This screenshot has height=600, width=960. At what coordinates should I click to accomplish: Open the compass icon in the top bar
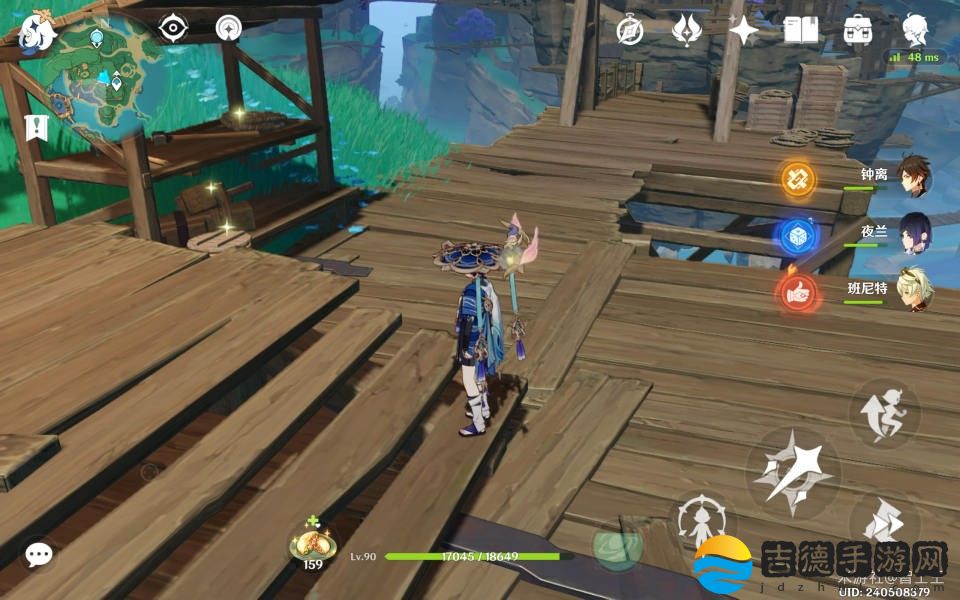[x=629, y=31]
